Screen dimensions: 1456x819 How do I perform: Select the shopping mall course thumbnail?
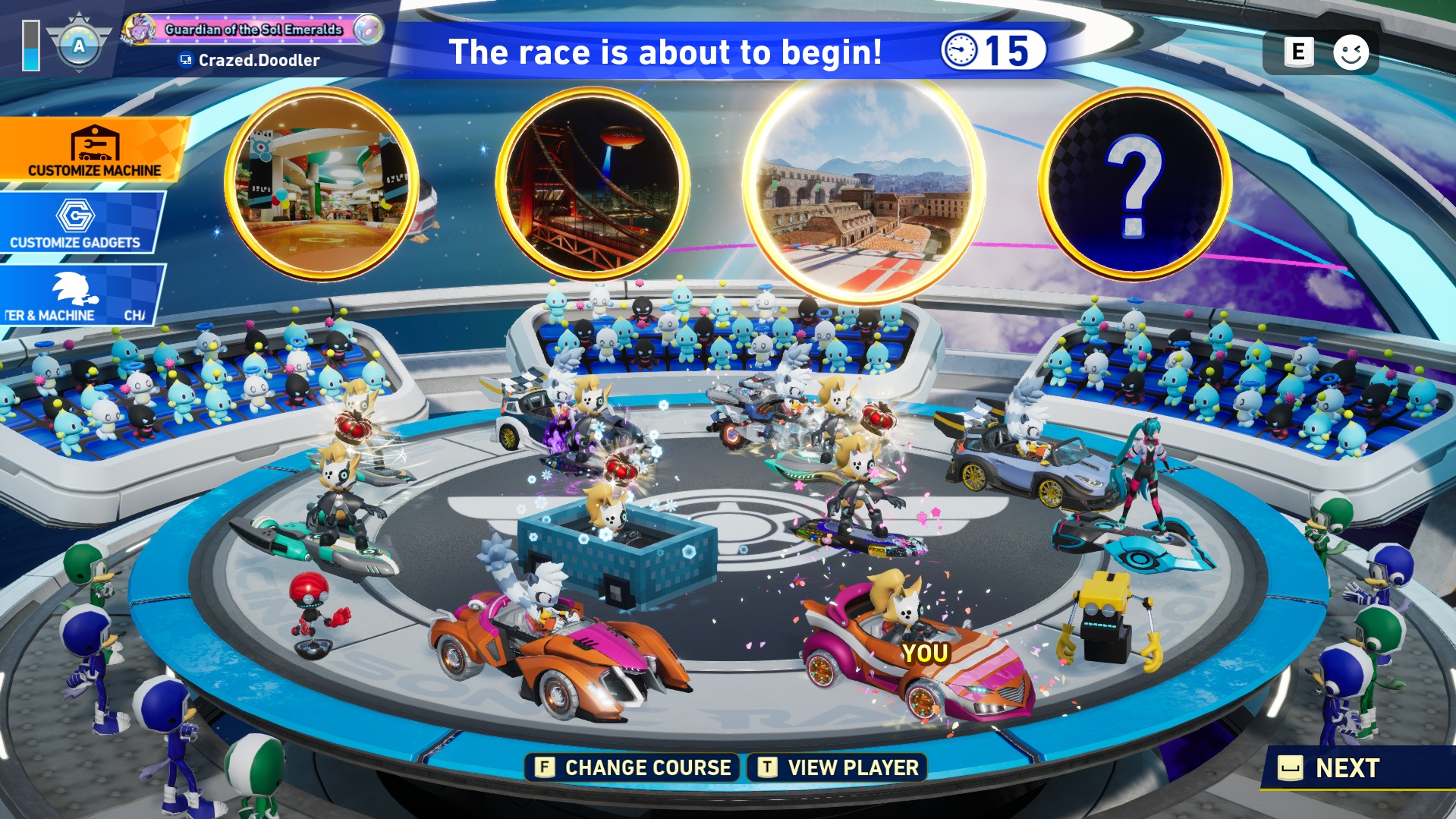pyautogui.click(x=322, y=183)
